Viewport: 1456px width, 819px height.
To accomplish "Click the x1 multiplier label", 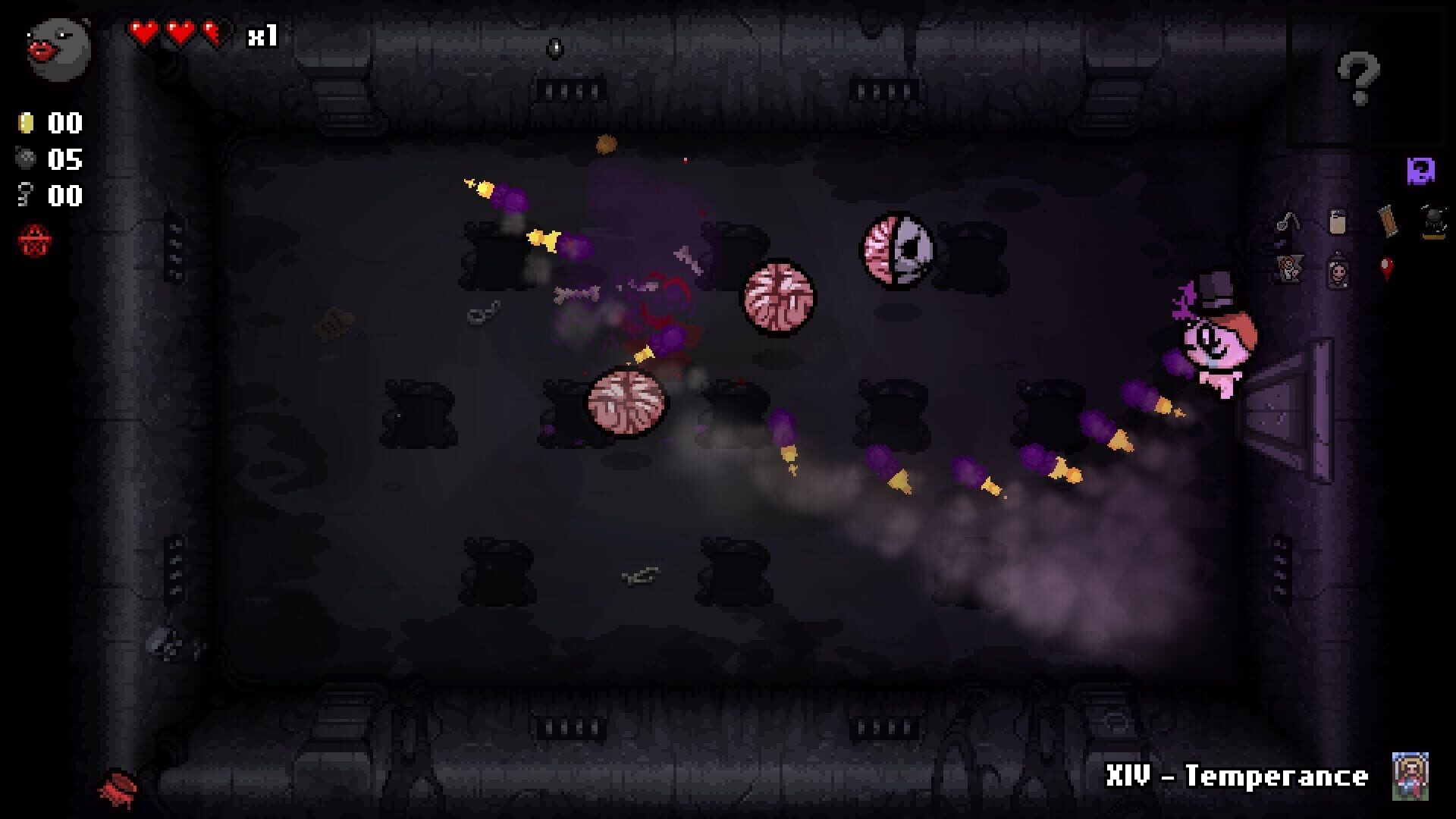I will pos(261,33).
